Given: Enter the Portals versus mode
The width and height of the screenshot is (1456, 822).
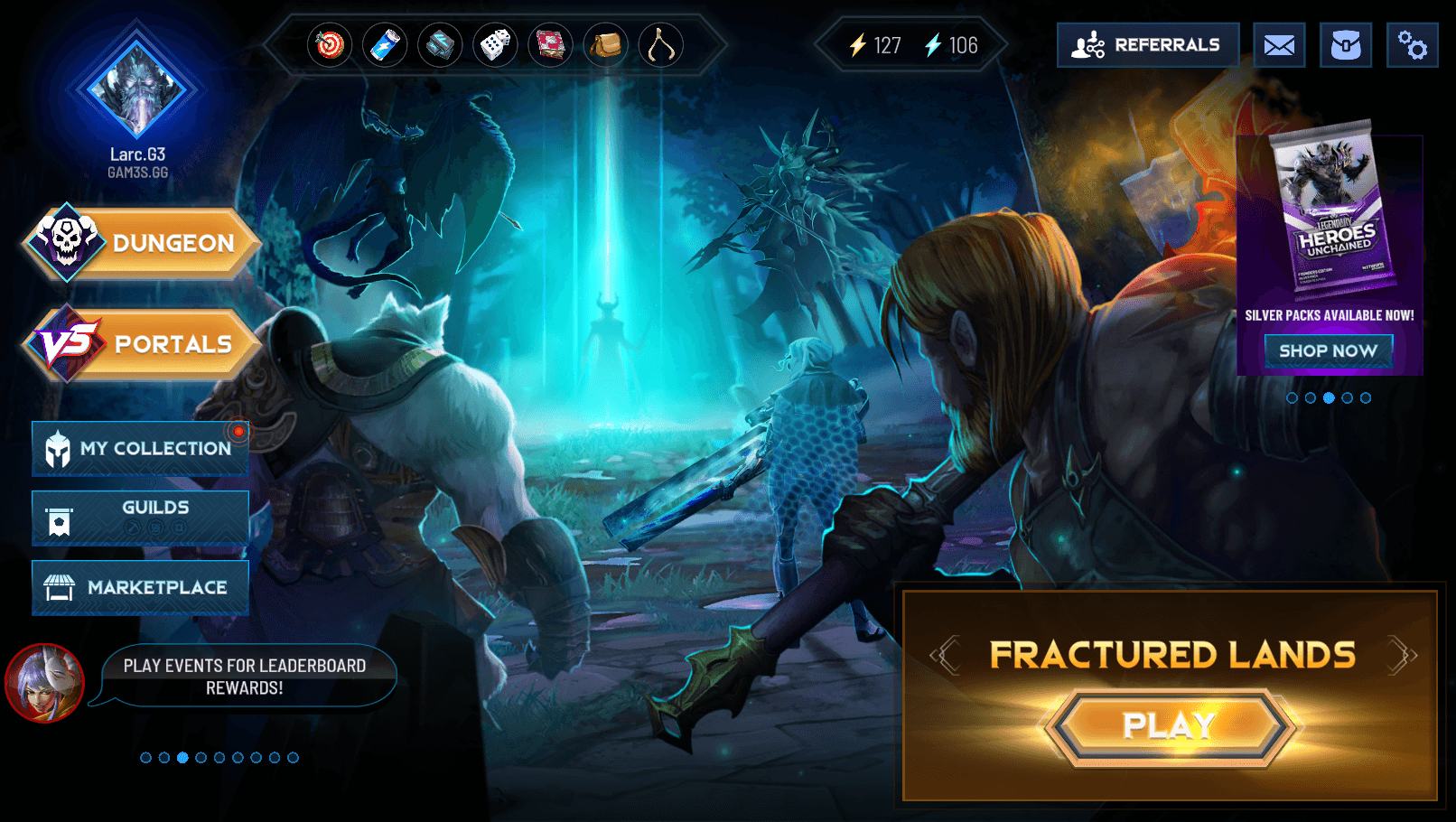Looking at the screenshot, I should pyautogui.click(x=145, y=344).
